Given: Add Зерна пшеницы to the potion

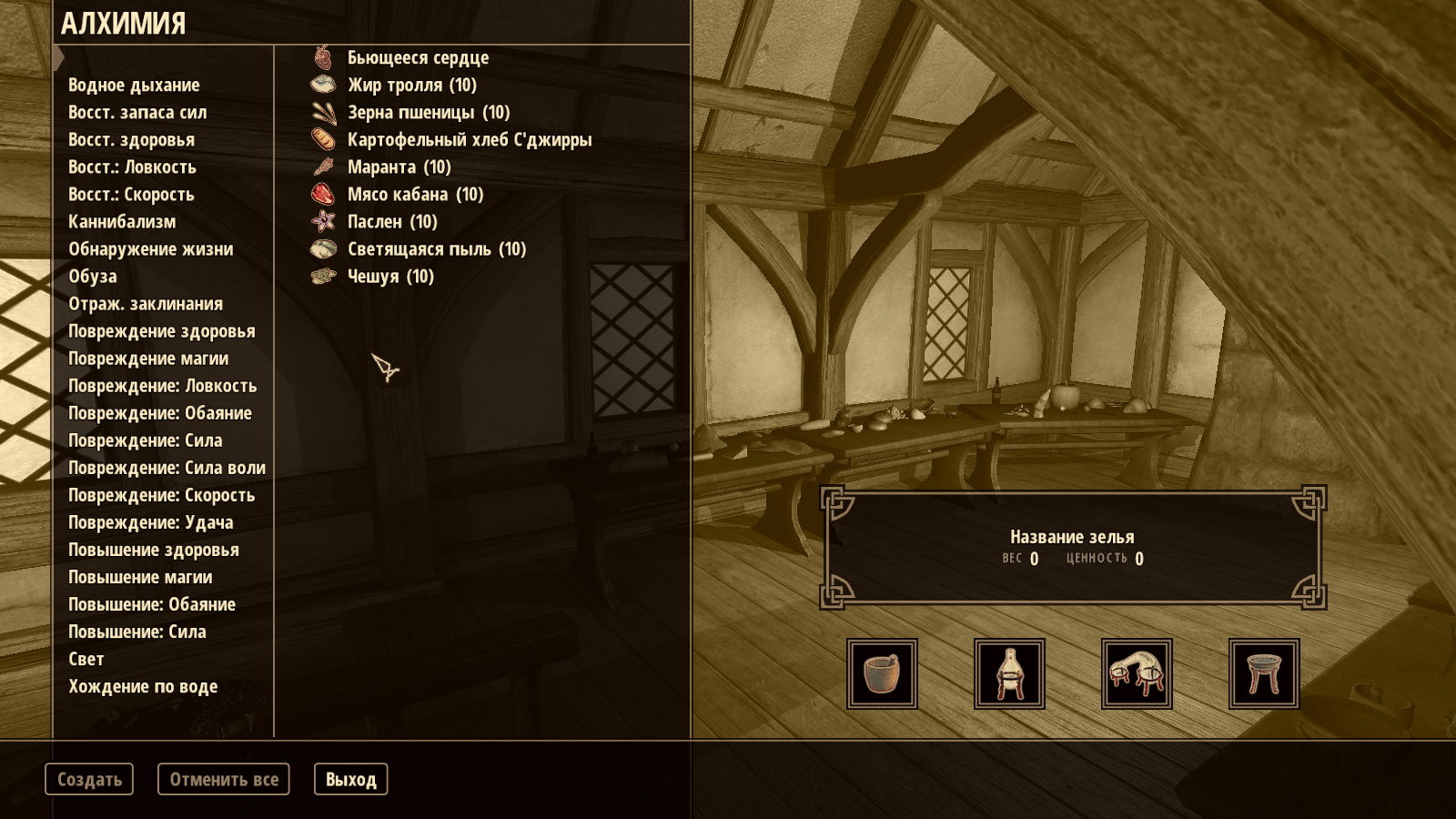Looking at the screenshot, I should [x=428, y=112].
